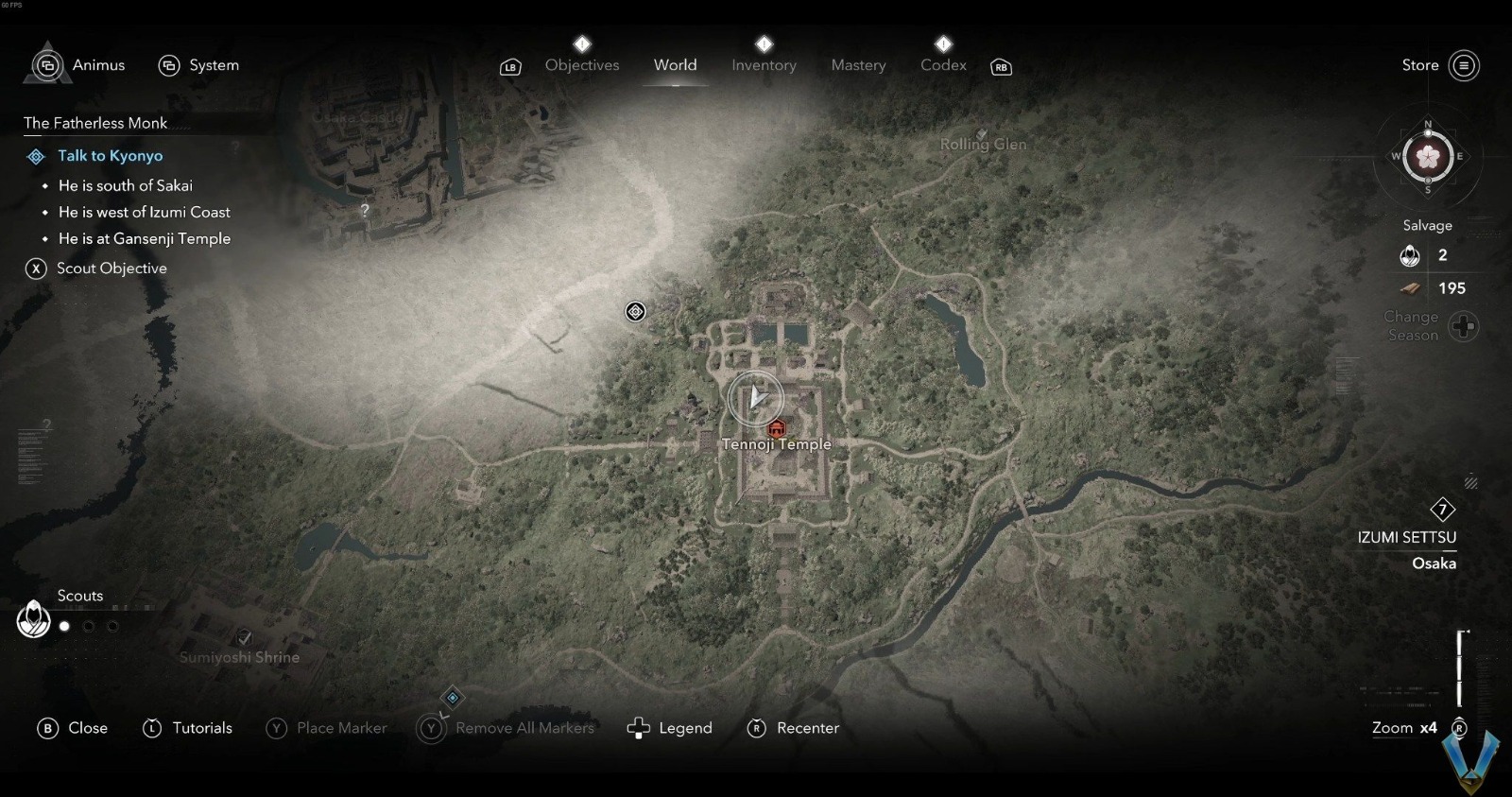Click the Tennoji Temple map icon
The image size is (1512, 797).
click(x=775, y=427)
